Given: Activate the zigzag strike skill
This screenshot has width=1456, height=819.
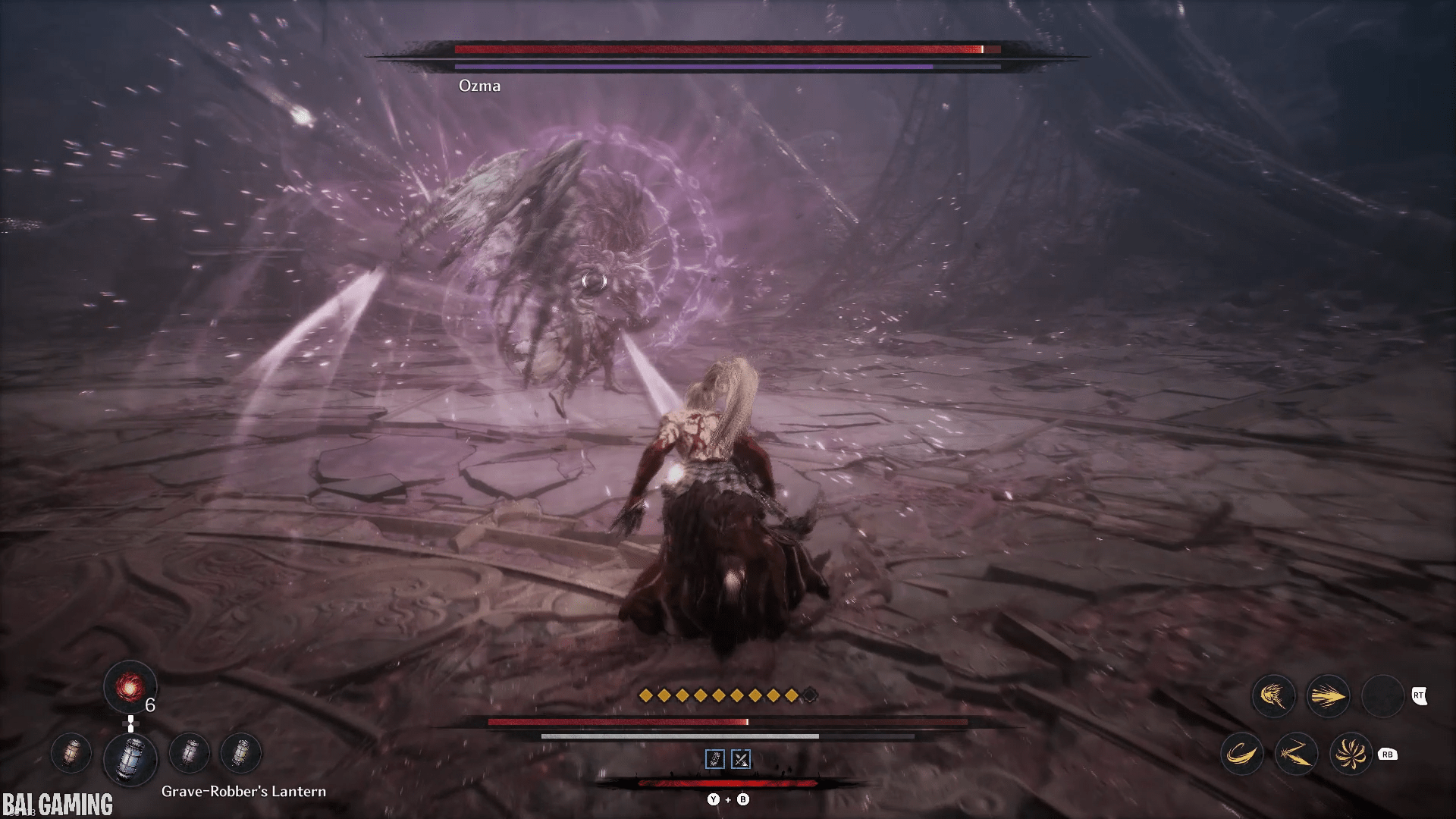Looking at the screenshot, I should [x=1296, y=755].
